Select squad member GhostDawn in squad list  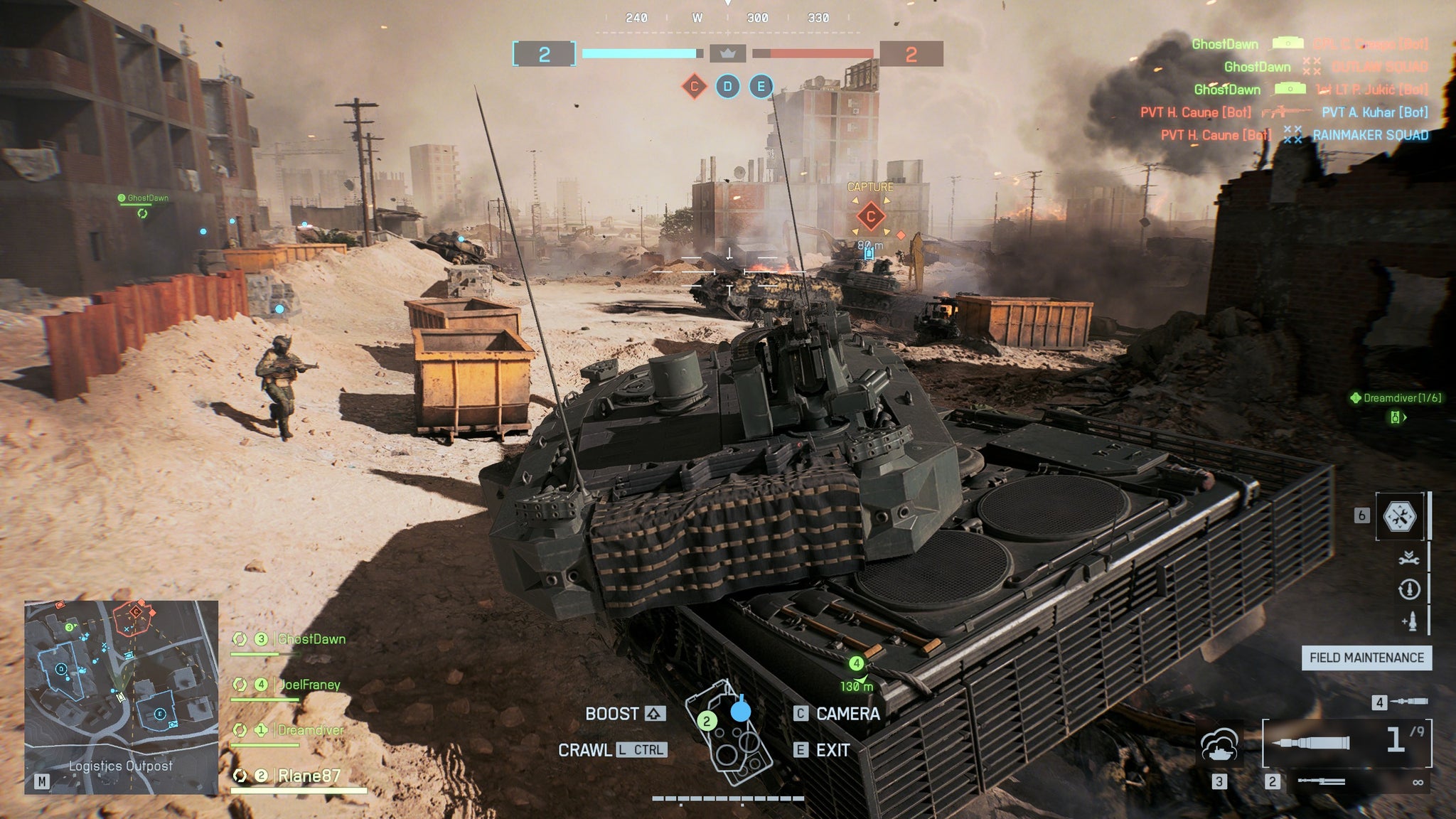click(311, 639)
